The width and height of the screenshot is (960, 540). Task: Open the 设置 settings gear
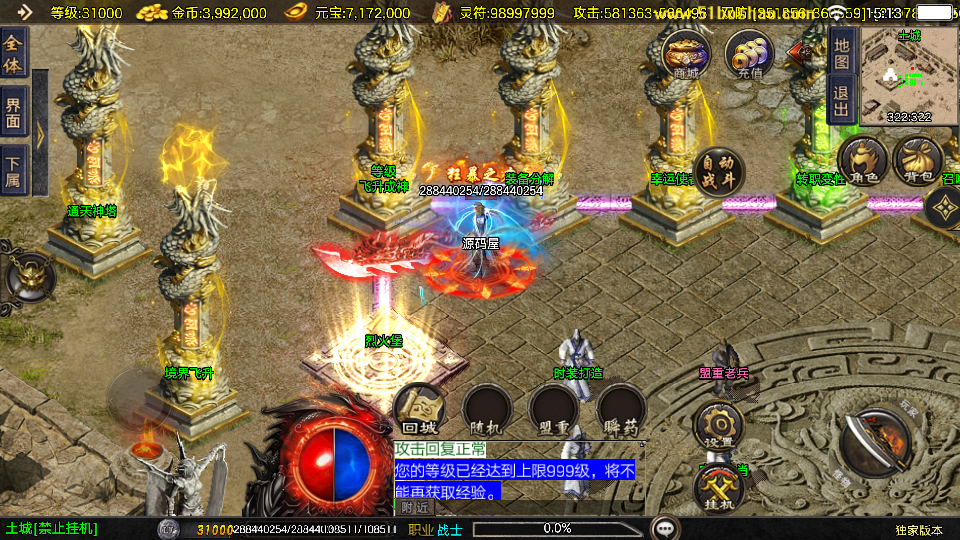(718, 425)
